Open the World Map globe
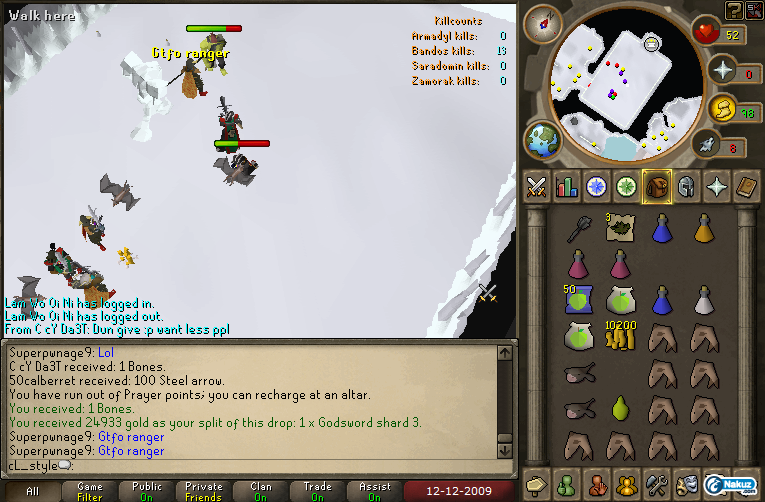Image resolution: width=765 pixels, height=502 pixels. (x=543, y=140)
